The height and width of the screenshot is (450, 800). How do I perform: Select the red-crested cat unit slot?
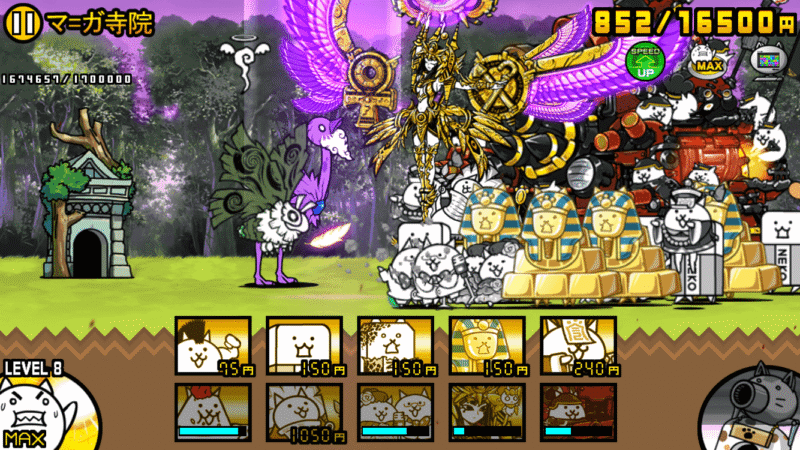point(213,412)
